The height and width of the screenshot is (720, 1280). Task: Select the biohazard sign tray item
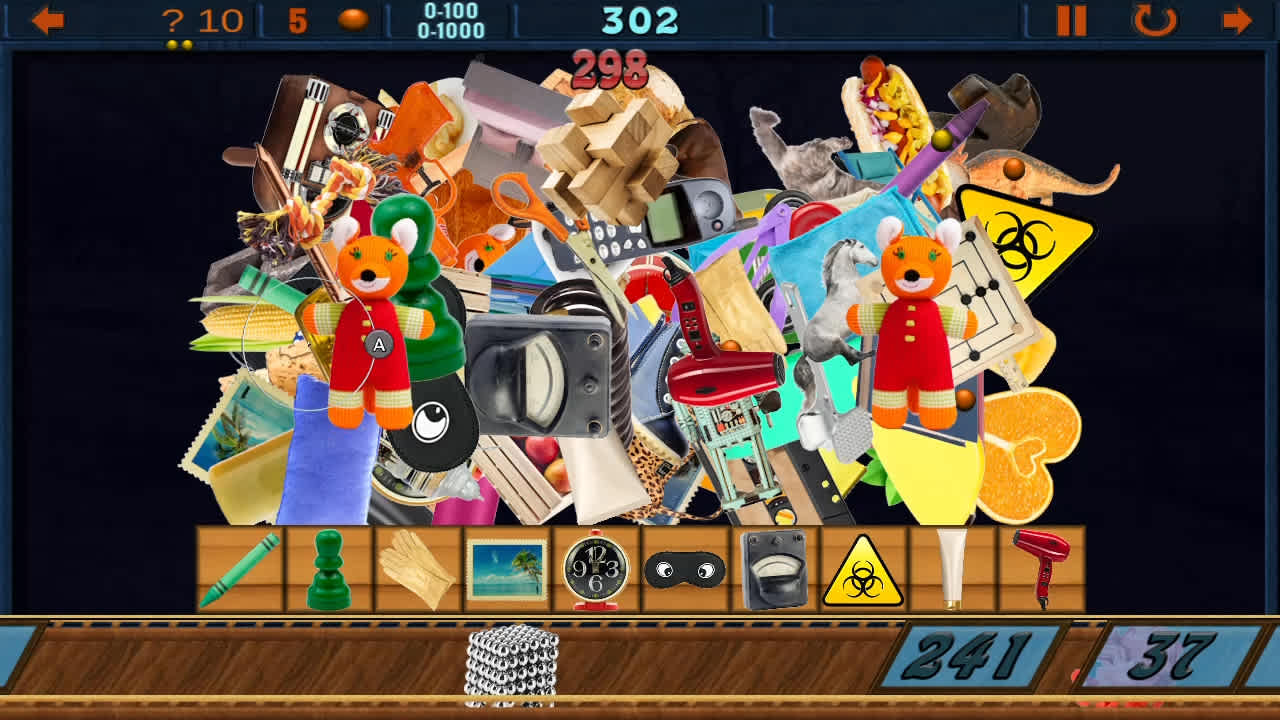click(x=861, y=572)
